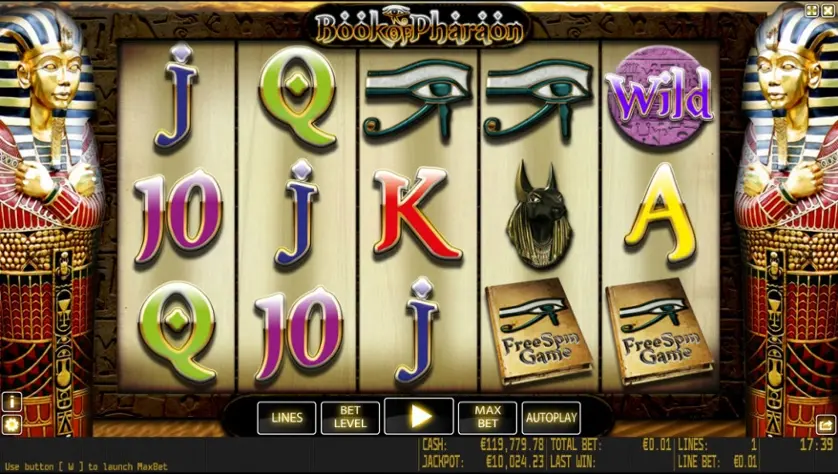838x474 pixels.
Task: Open the info paytable button
Action: (x=12, y=401)
